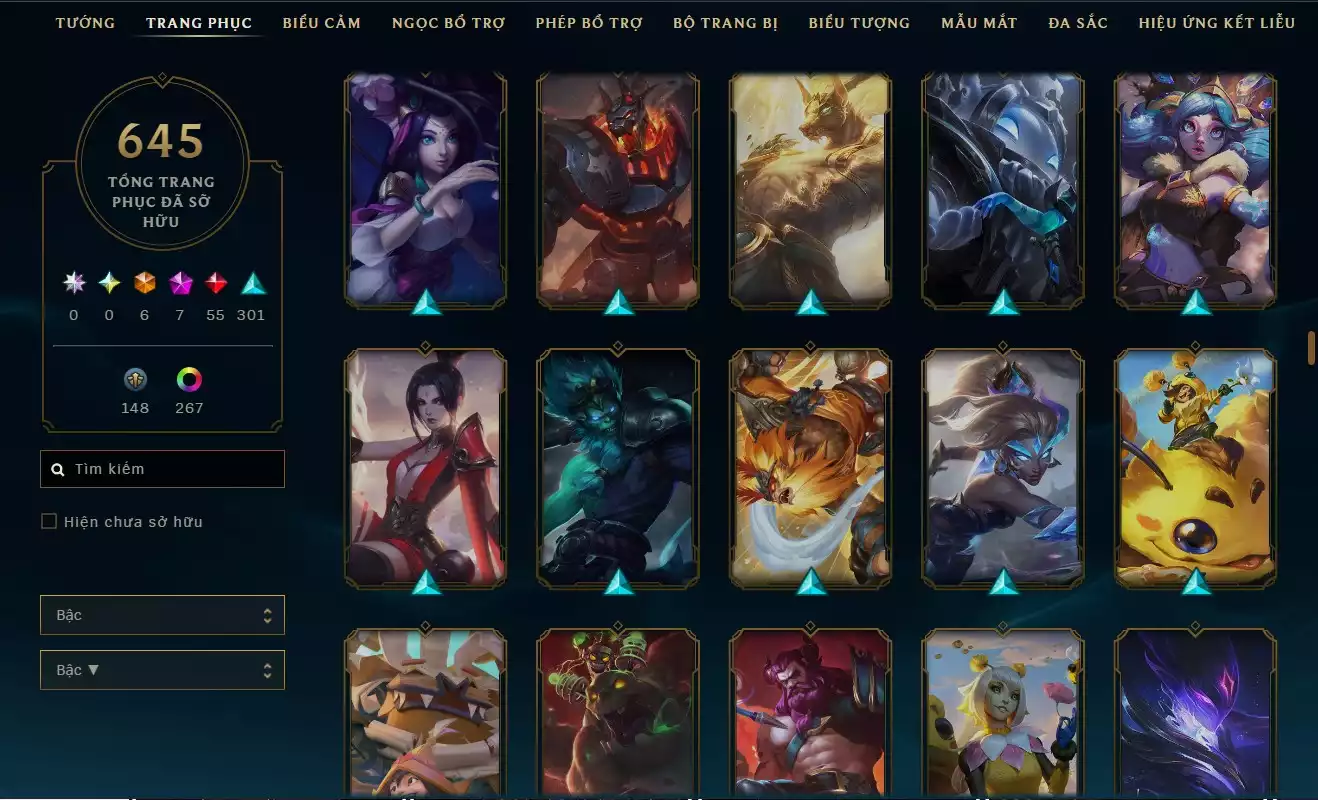Select the teal triangle rarity icon showing 301
The height and width of the screenshot is (800, 1318).
click(x=251, y=283)
